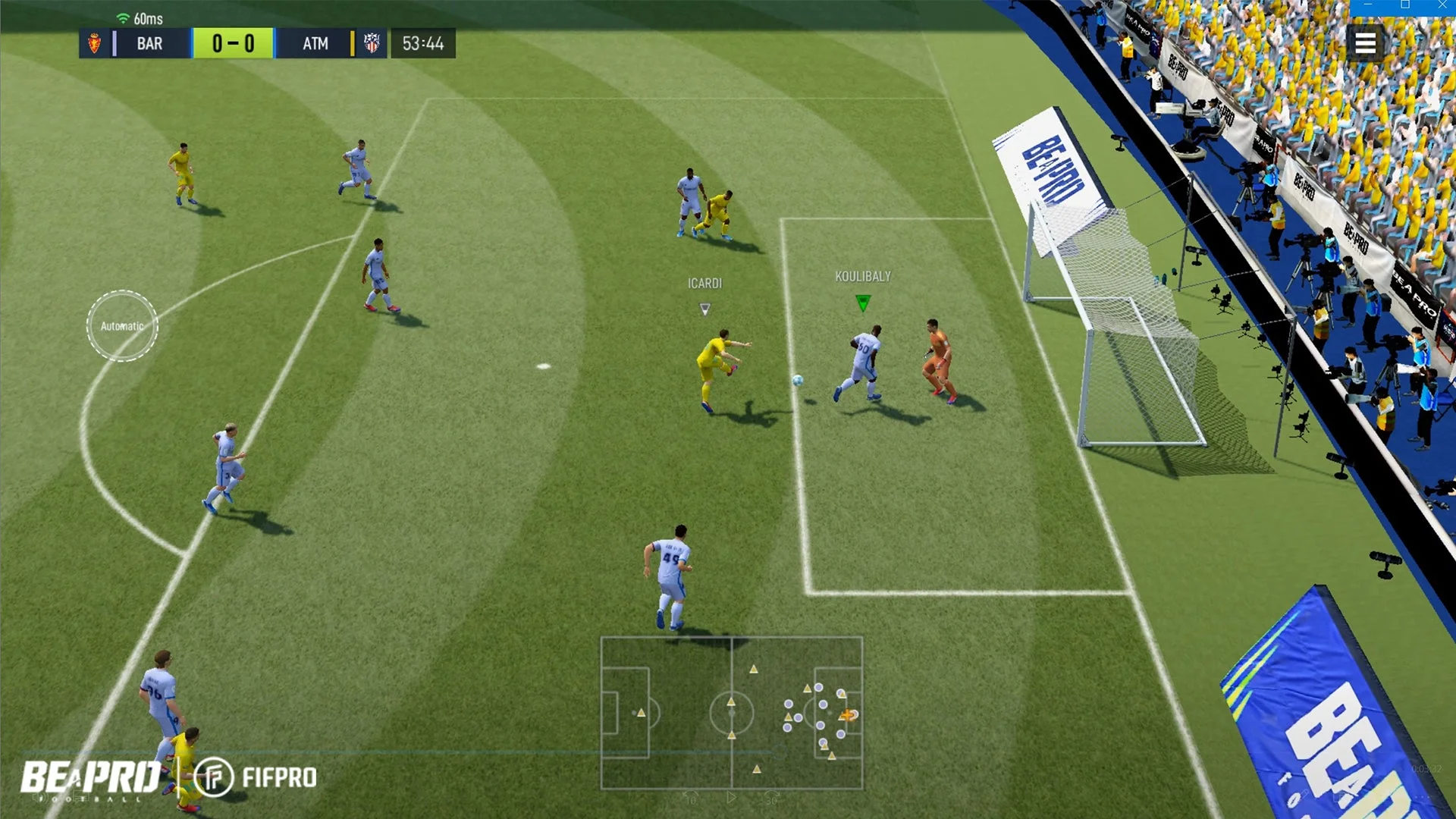Open the match timer showing 53:44

point(422,43)
